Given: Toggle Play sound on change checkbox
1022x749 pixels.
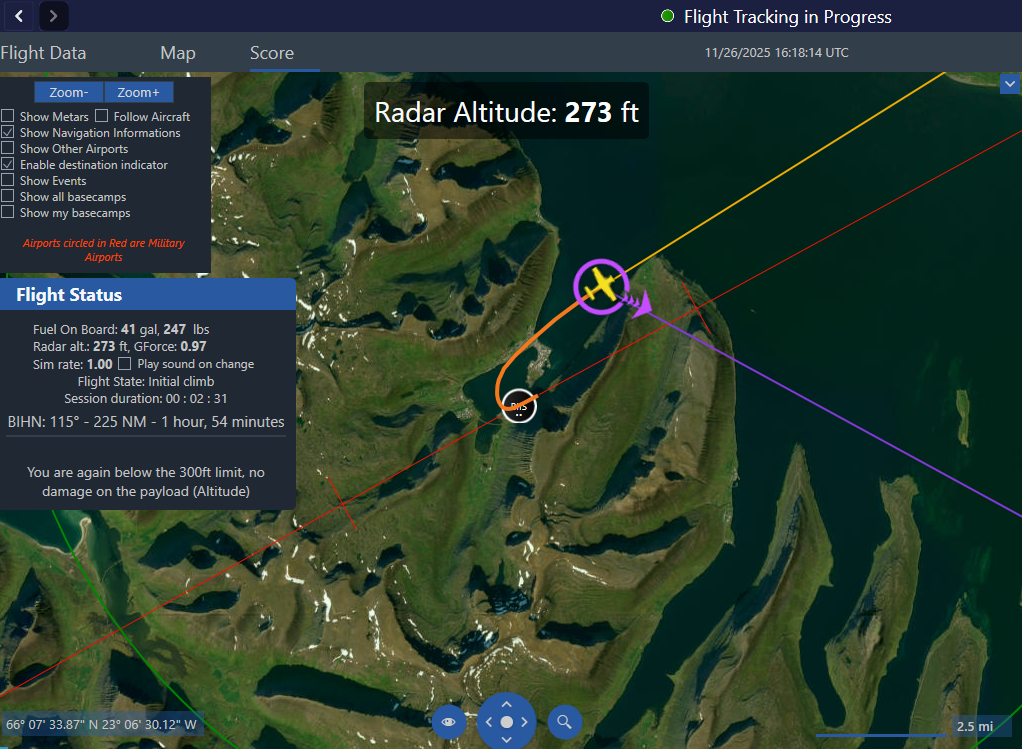Looking at the screenshot, I should tap(125, 364).
